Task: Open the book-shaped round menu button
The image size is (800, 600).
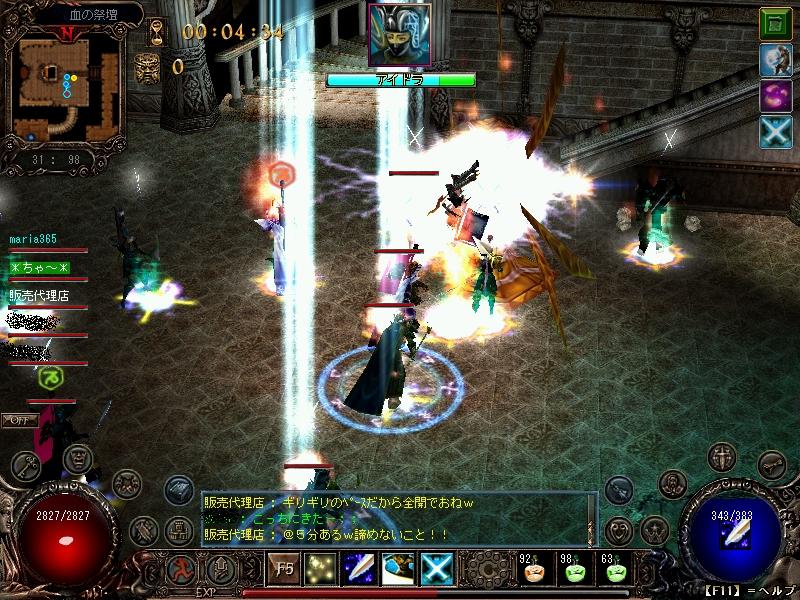Action: pos(180,489)
